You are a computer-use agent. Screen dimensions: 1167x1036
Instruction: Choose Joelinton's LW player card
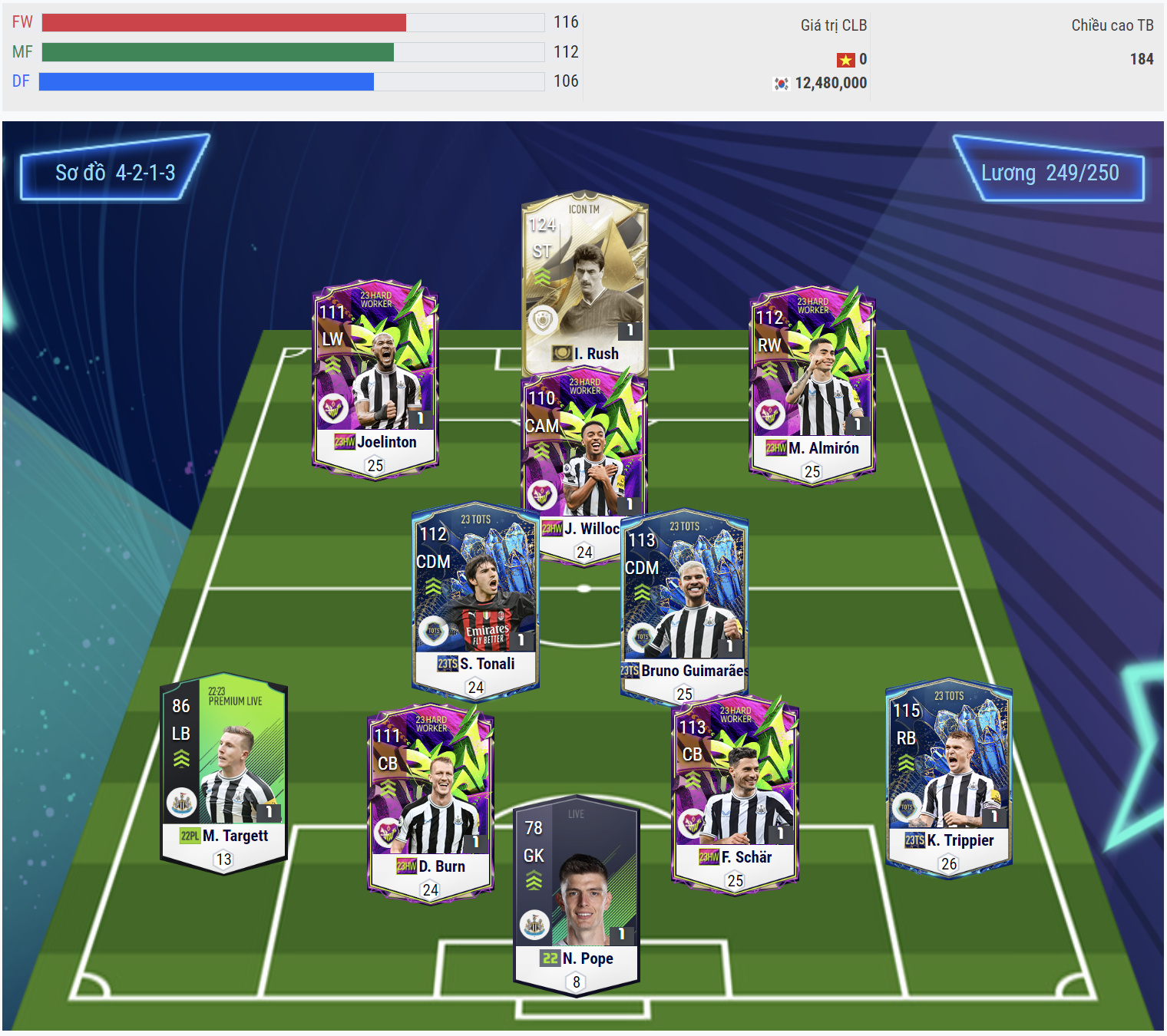click(x=375, y=376)
